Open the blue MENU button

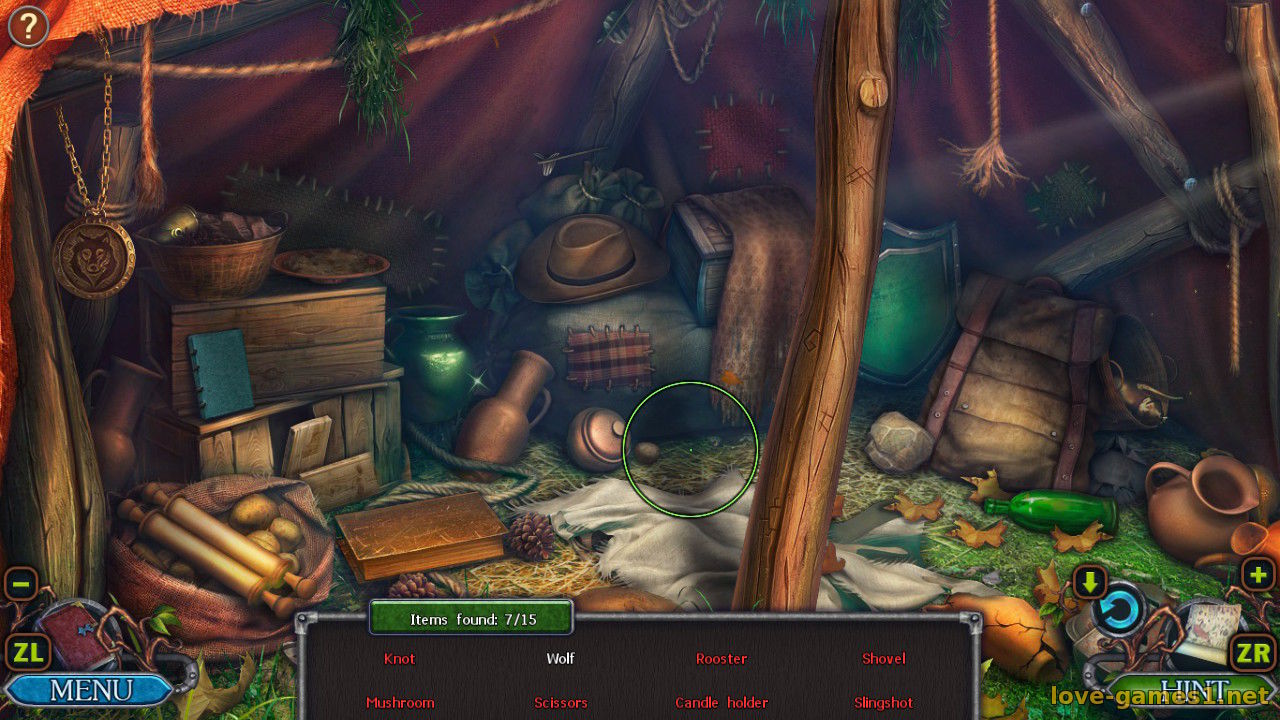point(90,689)
